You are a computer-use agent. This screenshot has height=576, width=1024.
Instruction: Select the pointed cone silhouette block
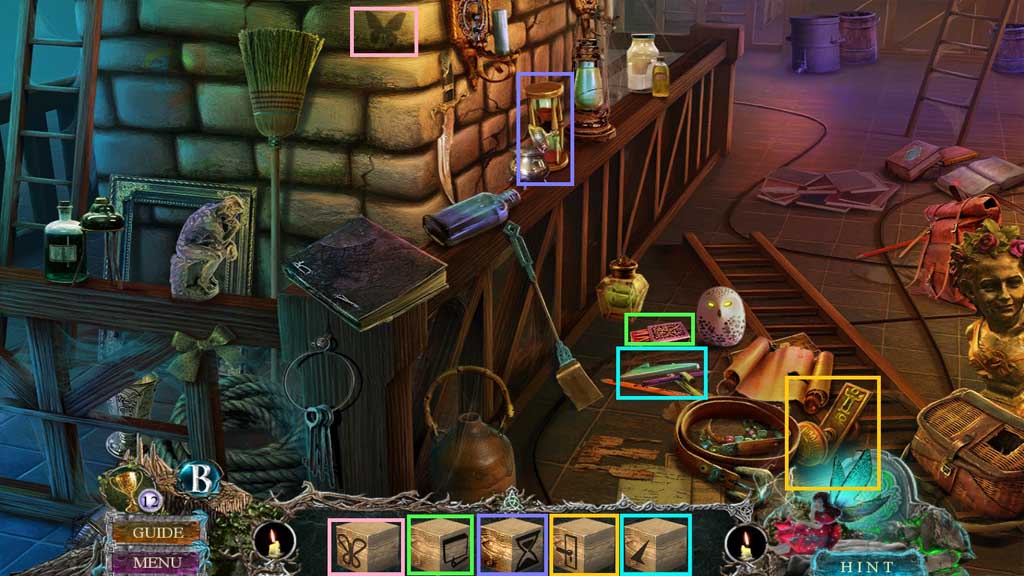(x=656, y=546)
